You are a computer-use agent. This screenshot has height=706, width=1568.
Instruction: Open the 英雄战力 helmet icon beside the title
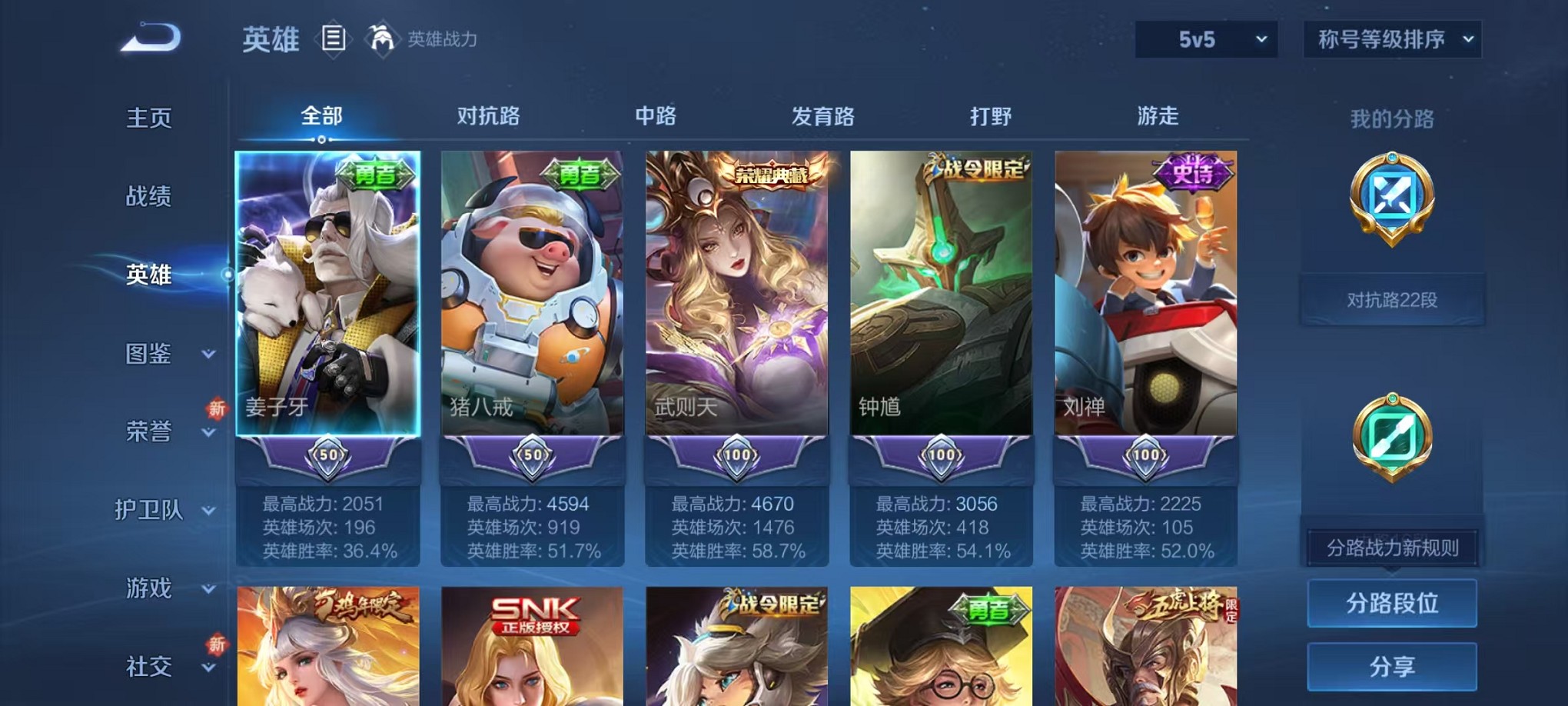point(380,37)
